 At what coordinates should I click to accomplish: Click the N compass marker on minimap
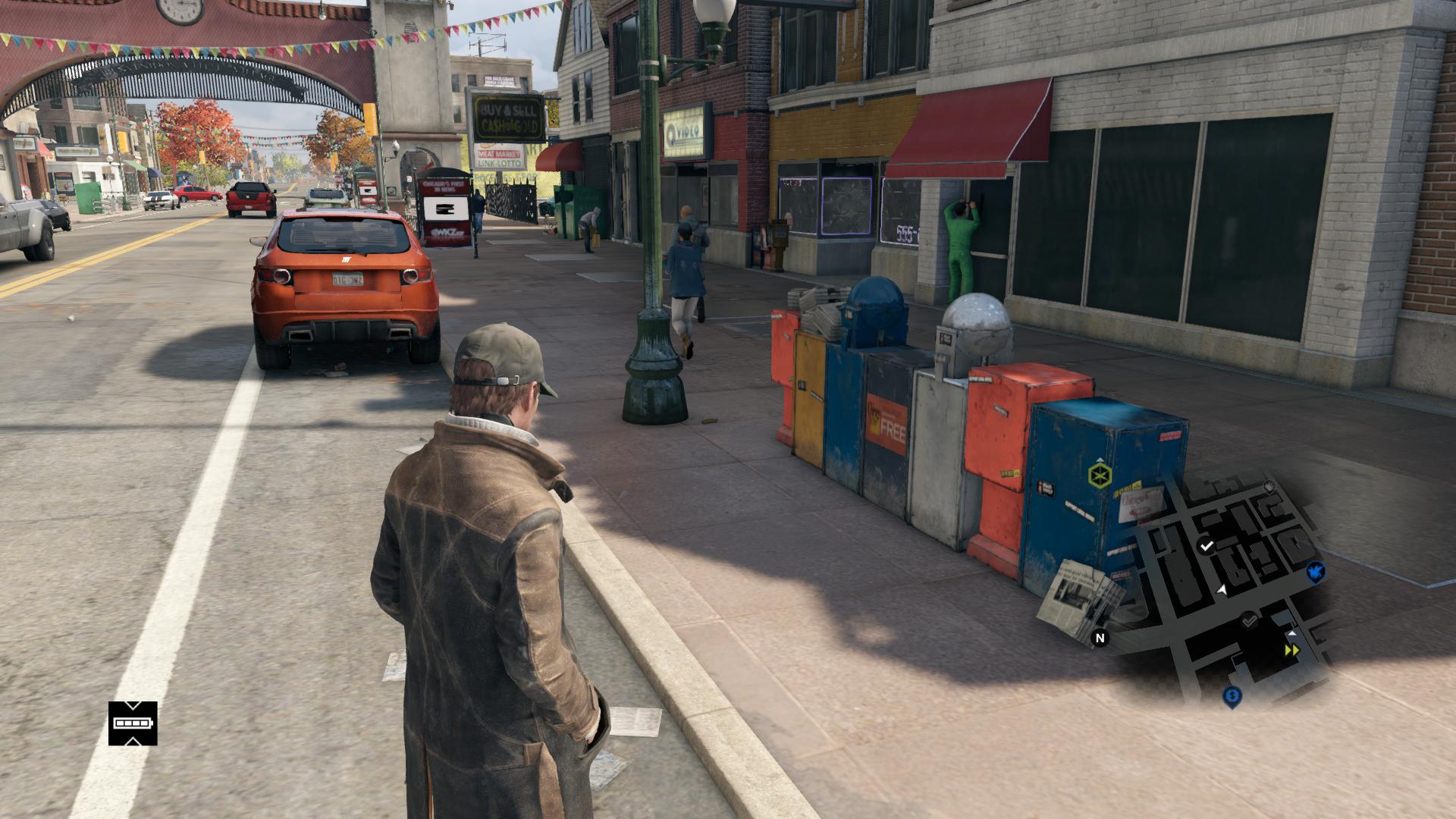(x=1100, y=638)
